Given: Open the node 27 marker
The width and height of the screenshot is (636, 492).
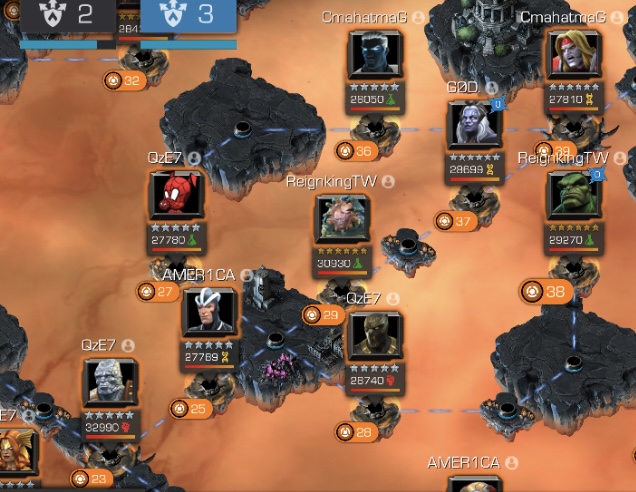Looking at the screenshot, I should (x=158, y=292).
